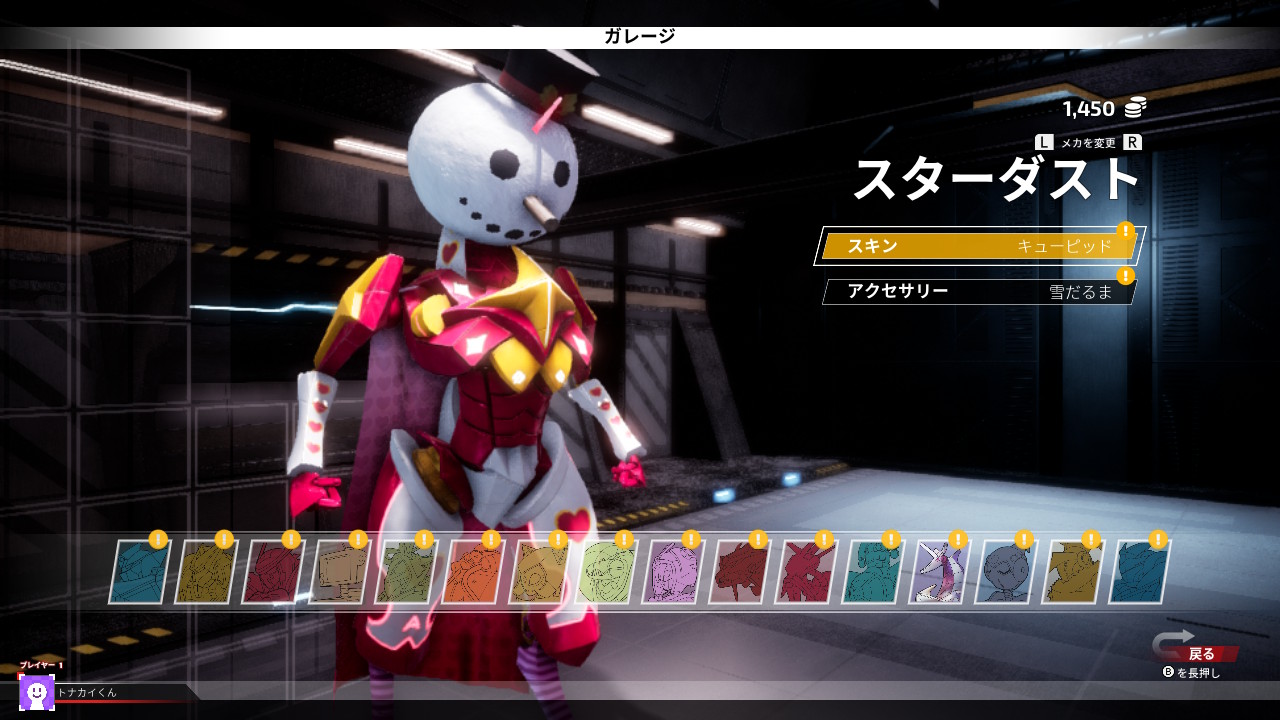Pick the white unicorn mecha thumbnail
This screenshot has width=1280, height=720.
pyautogui.click(x=939, y=573)
